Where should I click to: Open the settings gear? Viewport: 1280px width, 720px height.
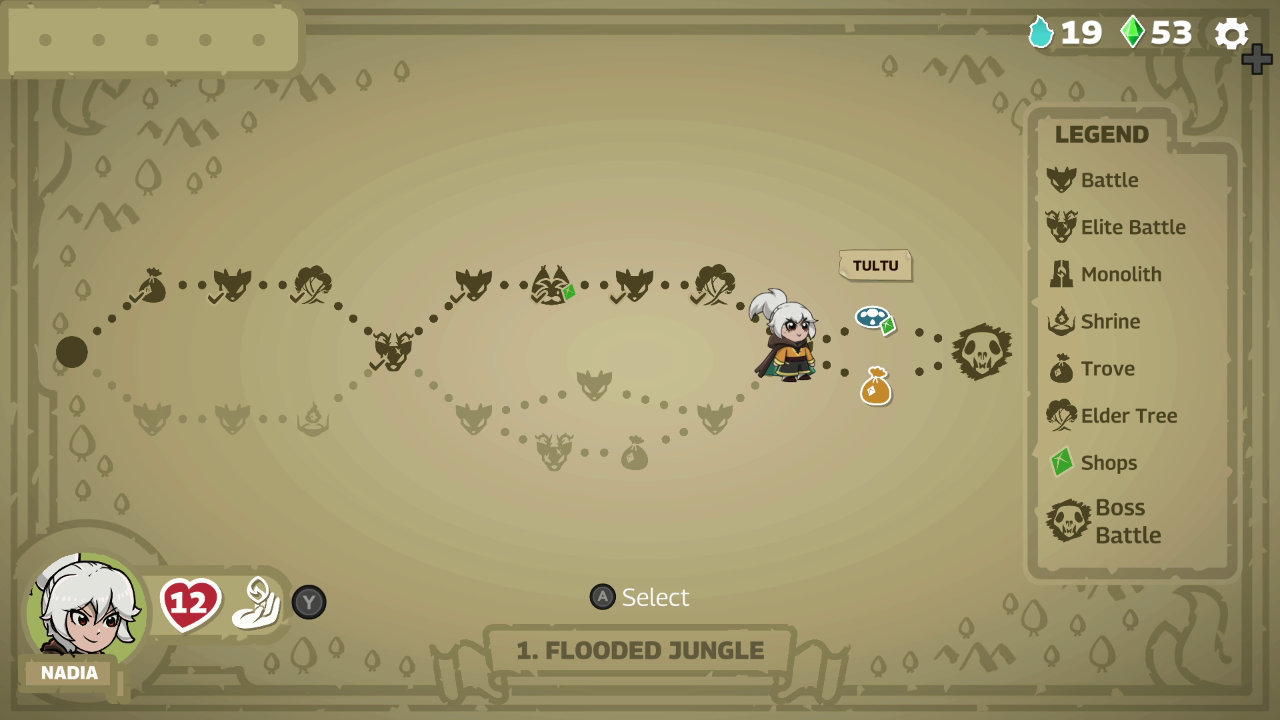click(1230, 33)
